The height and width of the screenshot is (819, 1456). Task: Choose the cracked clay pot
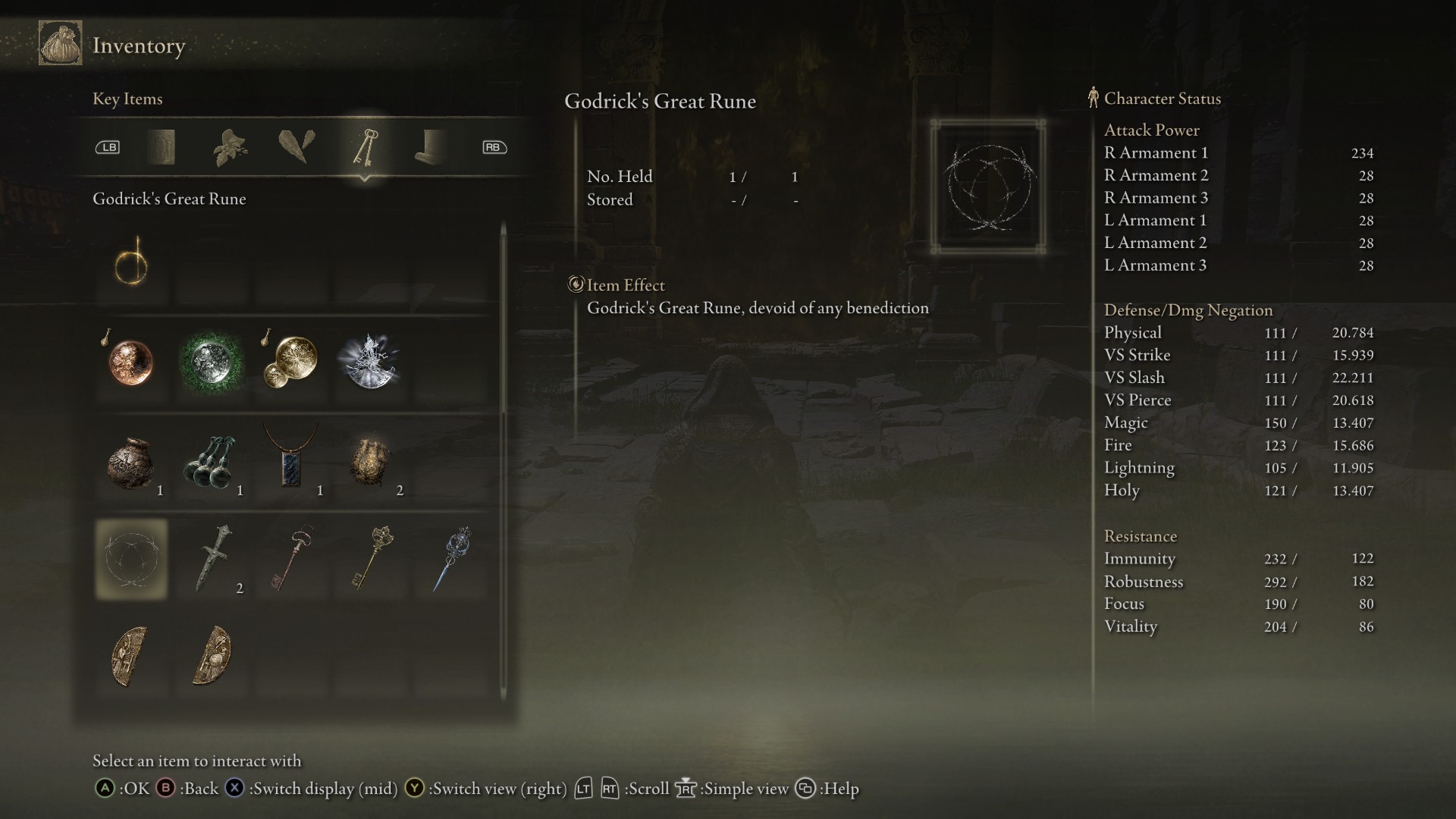[131, 462]
